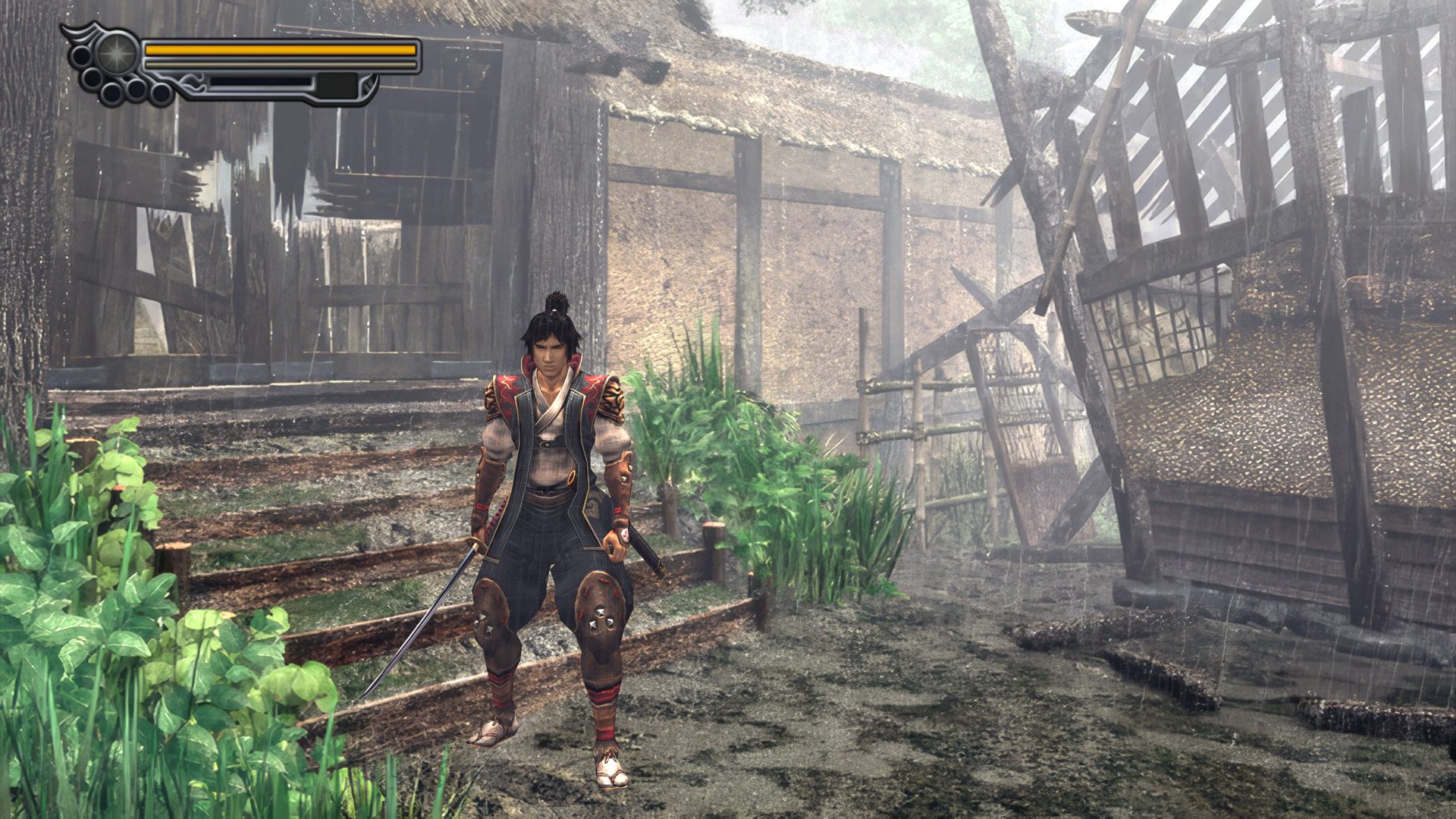The width and height of the screenshot is (1456, 819).
Task: Click the large starburst orb emblem
Action: tap(117, 53)
